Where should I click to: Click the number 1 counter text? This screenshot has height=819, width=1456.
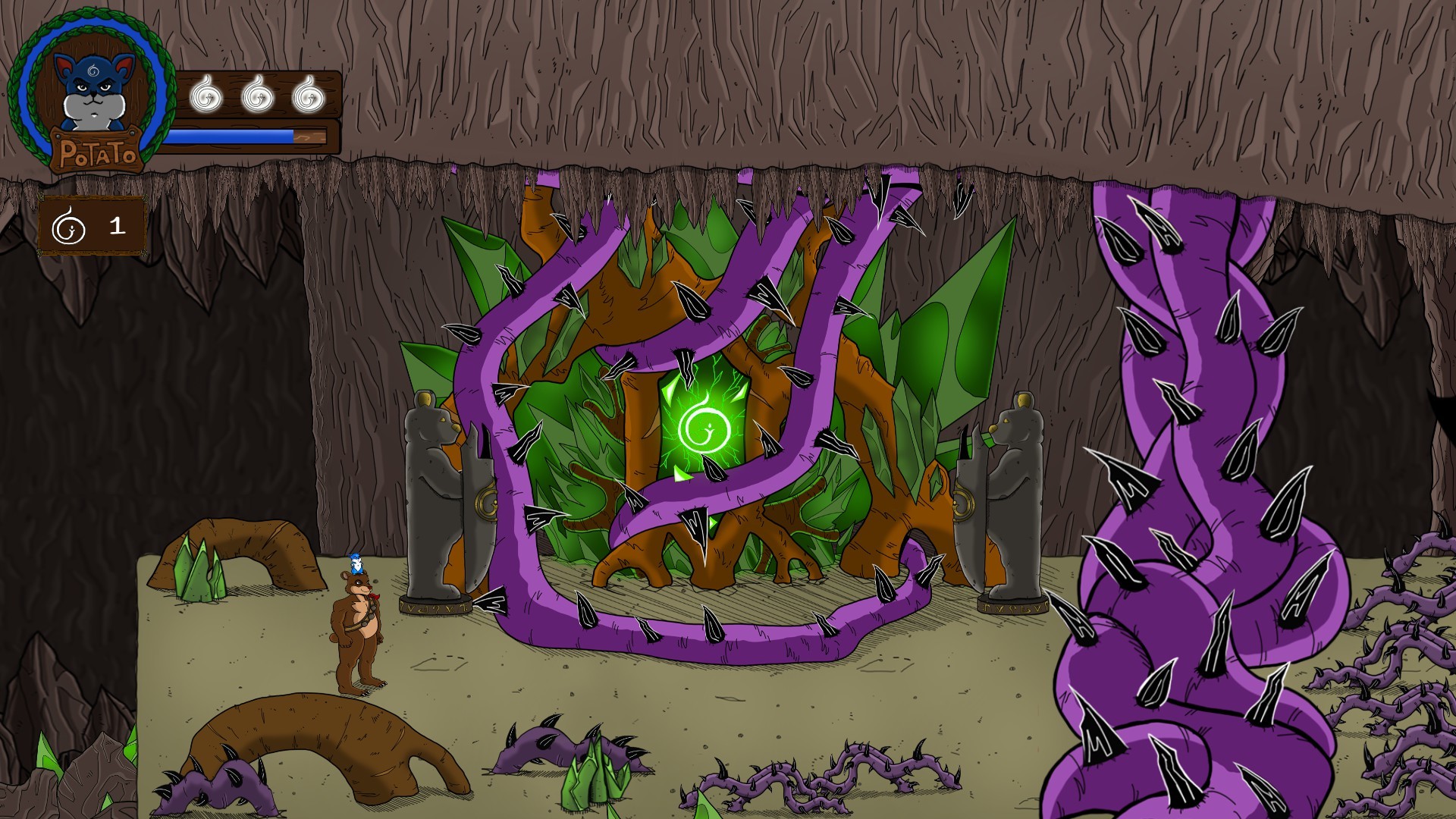point(118,224)
